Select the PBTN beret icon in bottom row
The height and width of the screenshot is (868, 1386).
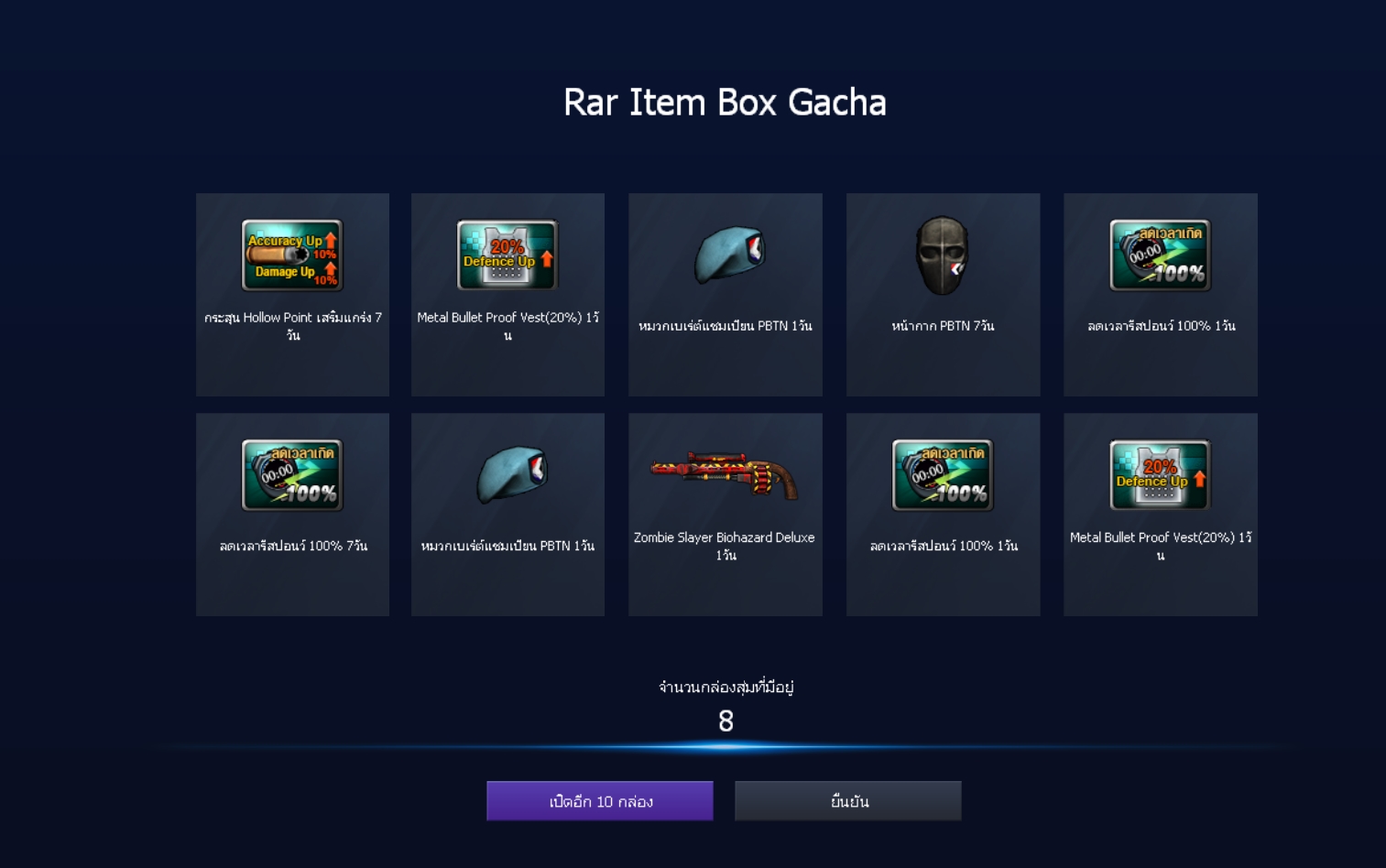tap(507, 474)
